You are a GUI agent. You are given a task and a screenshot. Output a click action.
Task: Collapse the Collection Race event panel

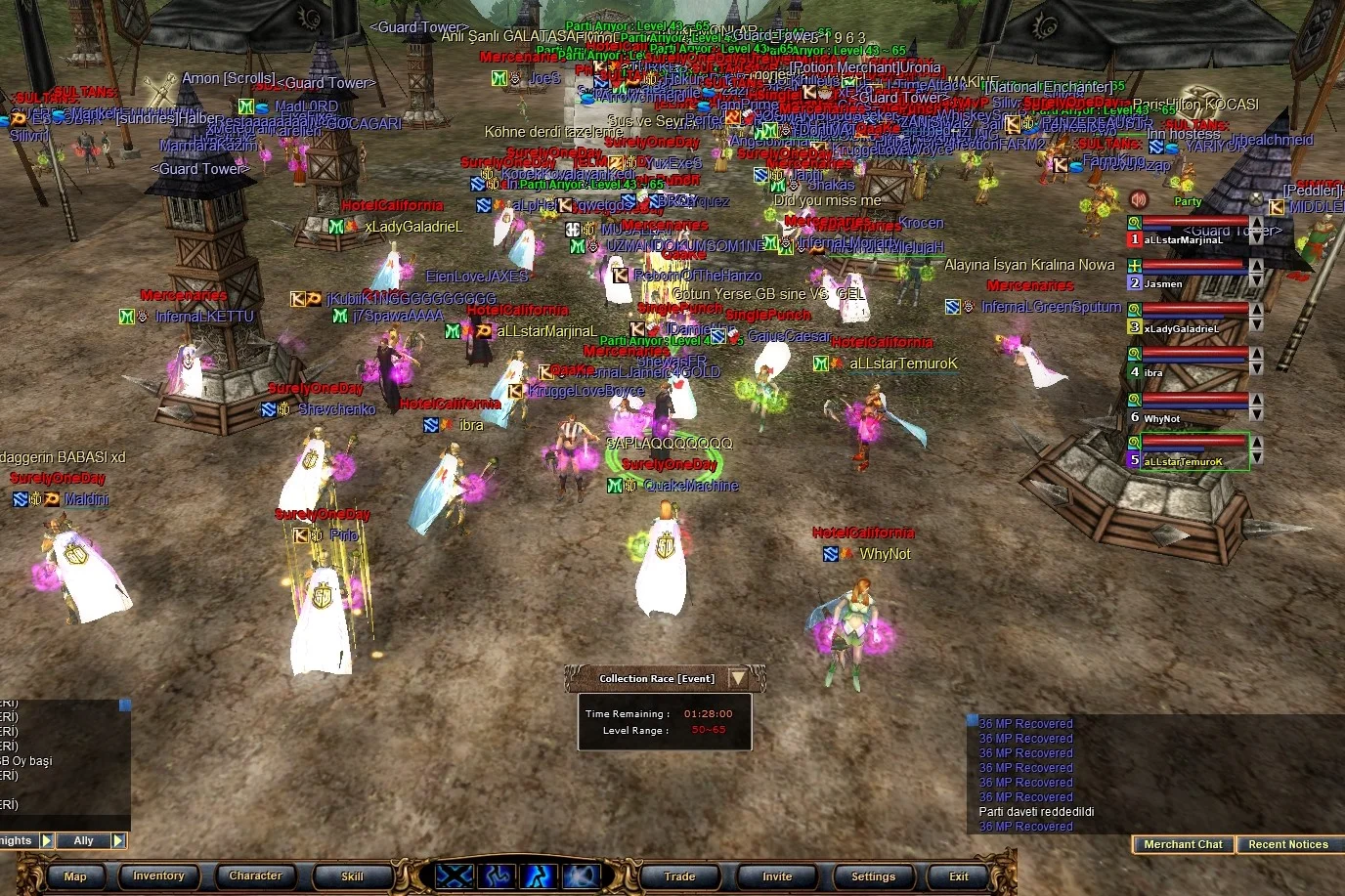(738, 678)
